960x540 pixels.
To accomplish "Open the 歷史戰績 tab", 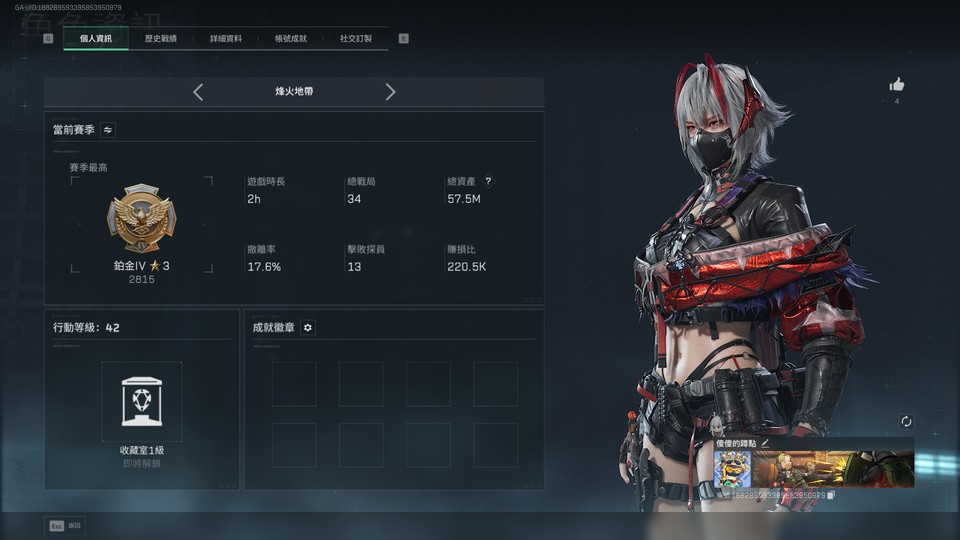I will [160, 39].
